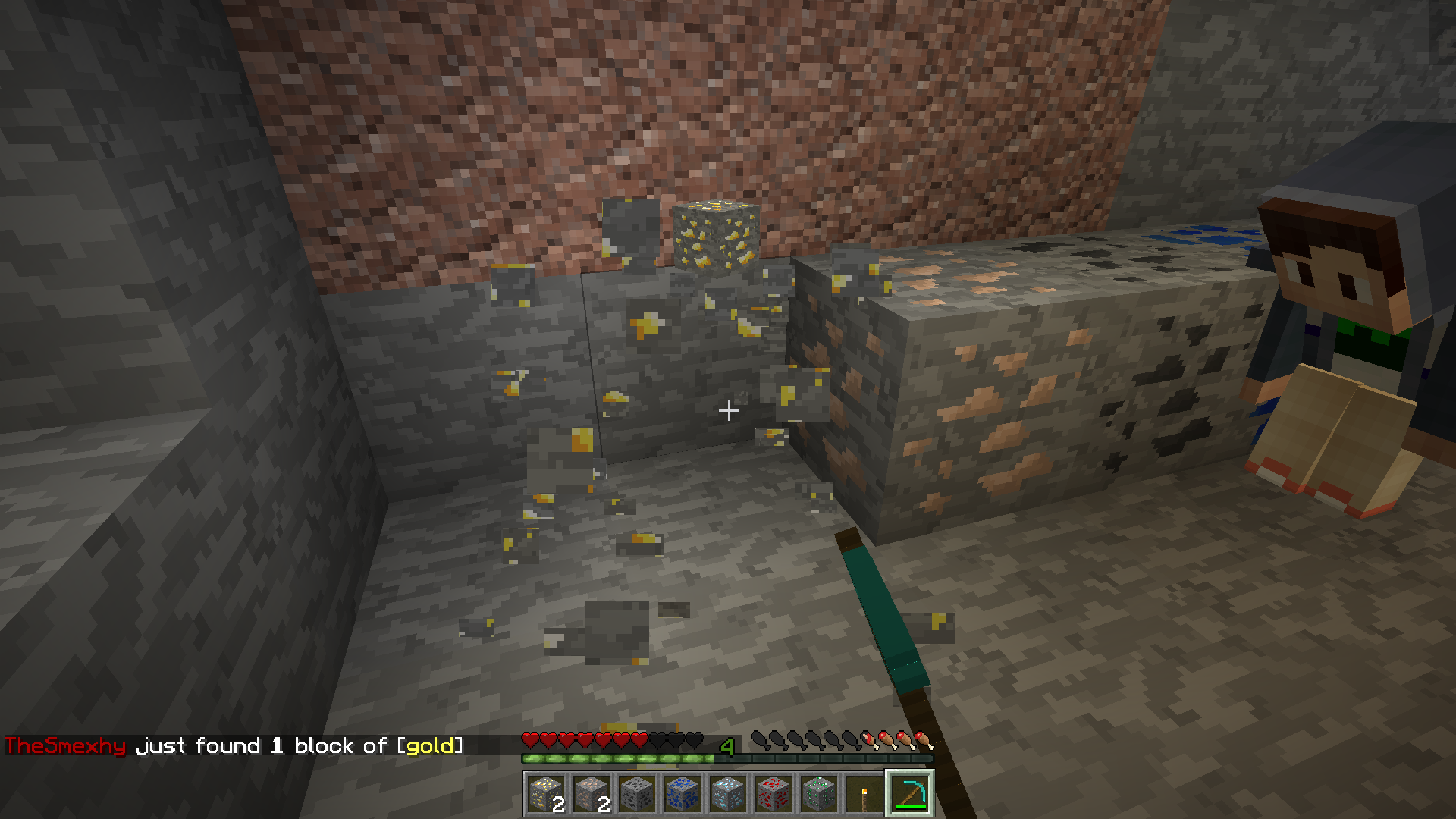The width and height of the screenshot is (1456, 819).
Task: Select the gold ore hotbar slot
Action: [x=546, y=793]
